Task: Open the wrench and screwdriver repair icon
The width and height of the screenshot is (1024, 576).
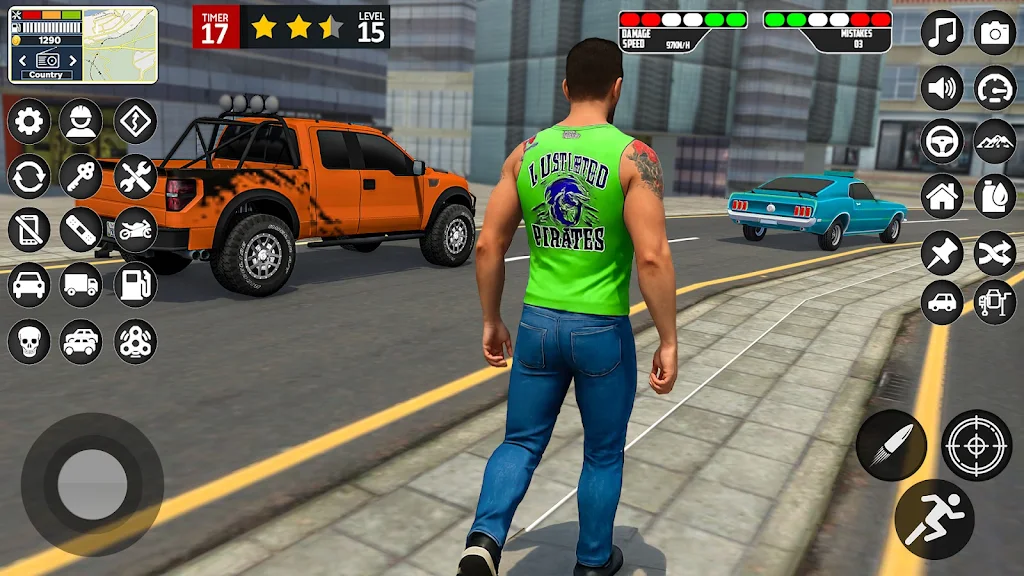Action: pos(135,177)
